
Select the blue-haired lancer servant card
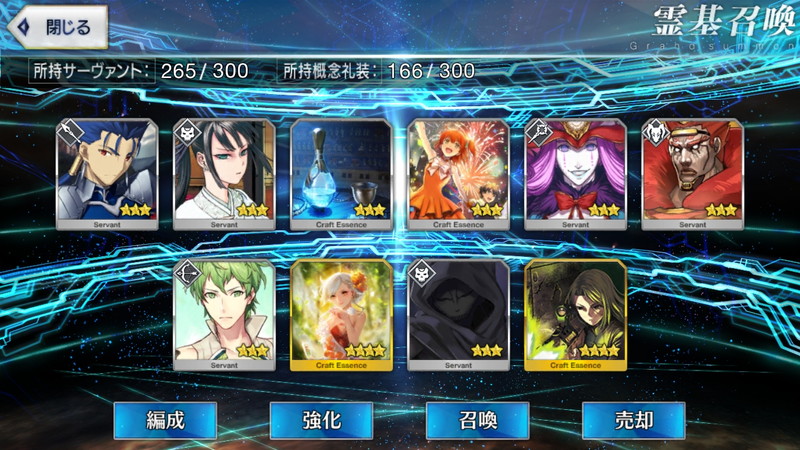click(x=107, y=174)
